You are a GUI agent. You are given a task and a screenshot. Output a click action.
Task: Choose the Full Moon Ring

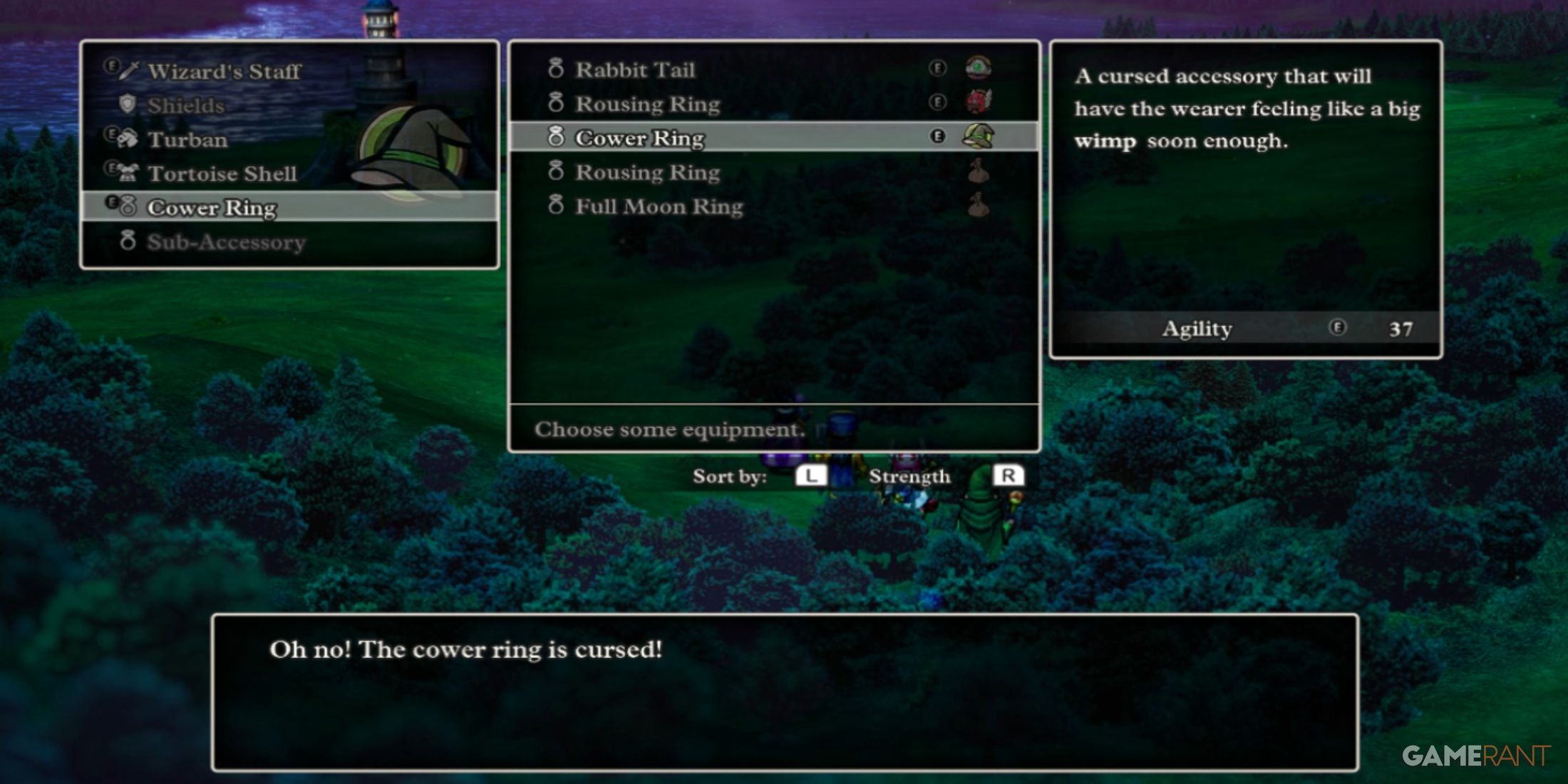click(659, 207)
